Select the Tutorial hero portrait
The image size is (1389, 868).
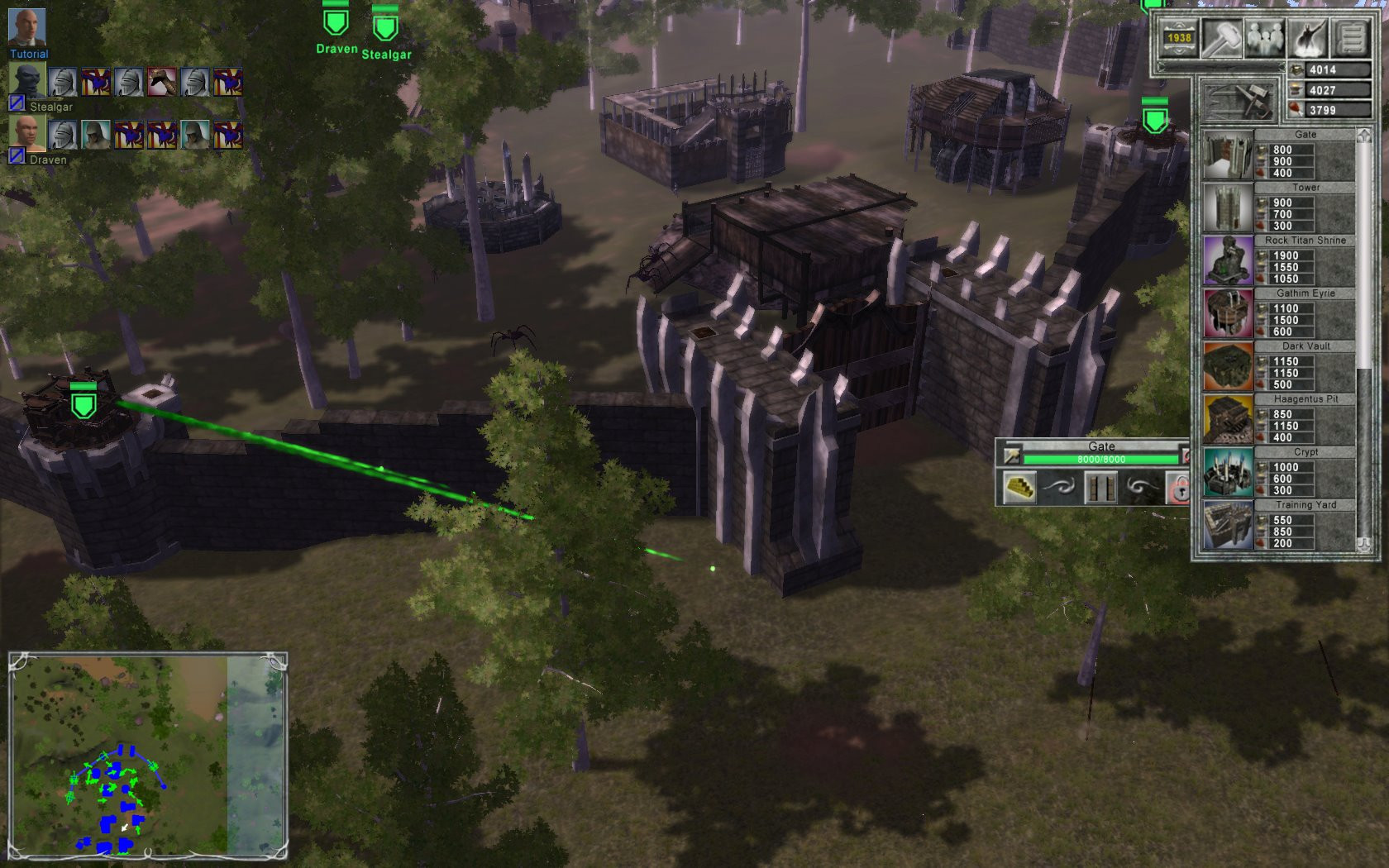26,27
